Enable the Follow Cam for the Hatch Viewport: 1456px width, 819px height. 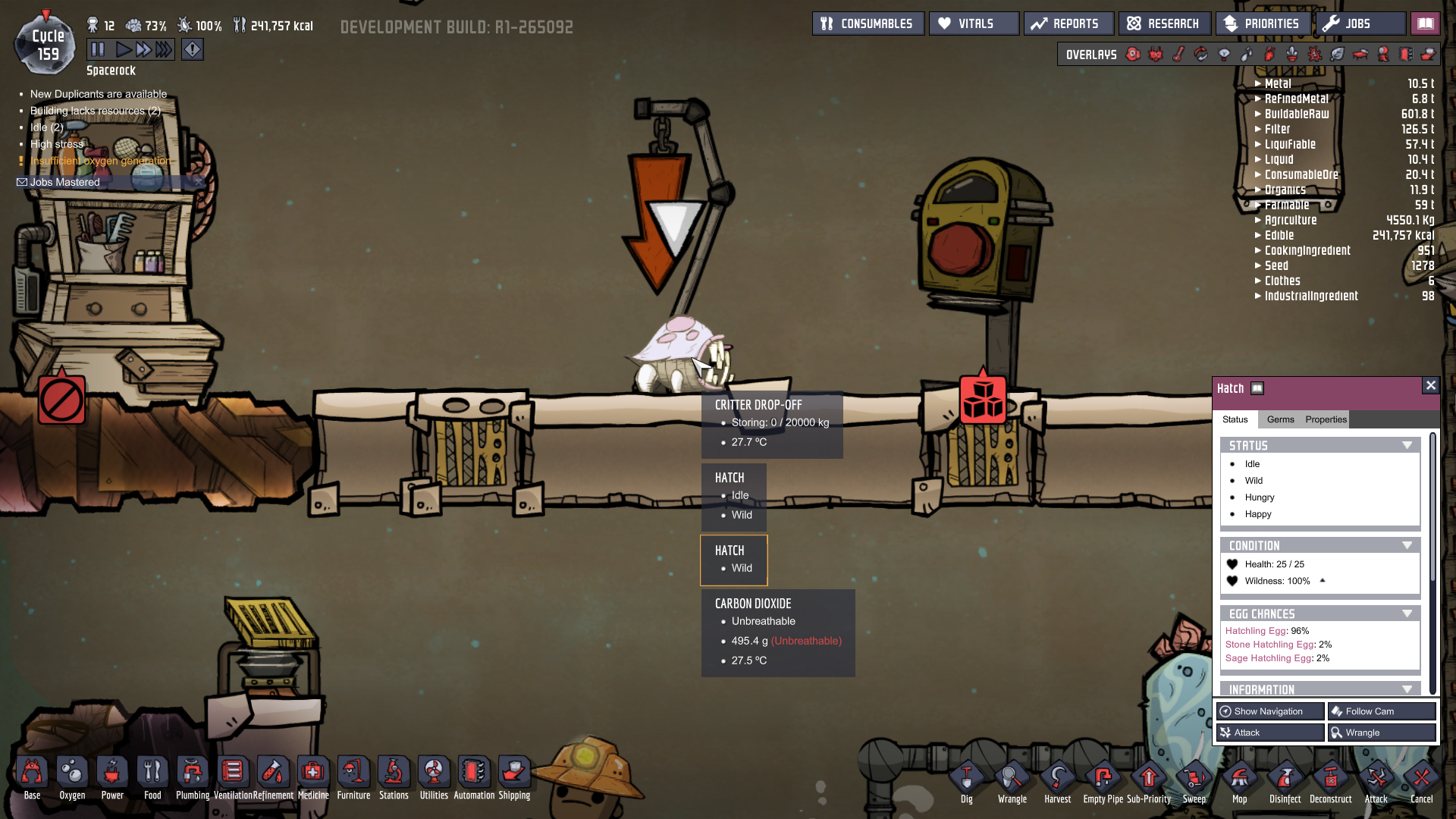[1381, 711]
